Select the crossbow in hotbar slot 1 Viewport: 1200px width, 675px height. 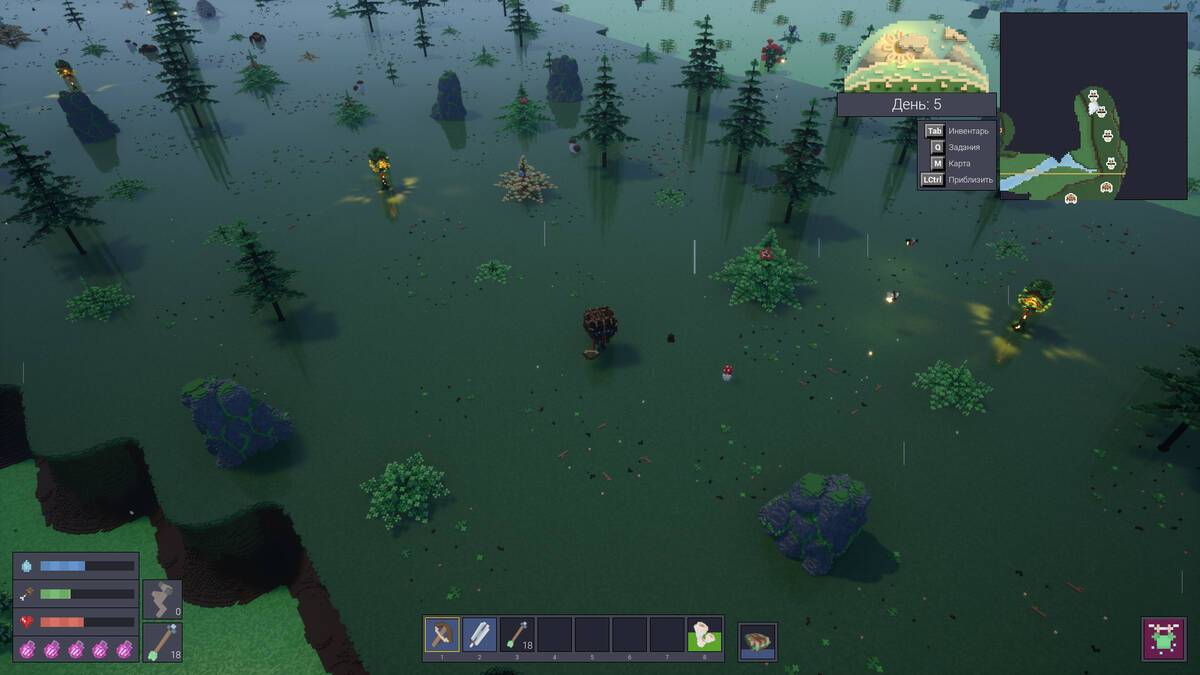click(x=441, y=634)
